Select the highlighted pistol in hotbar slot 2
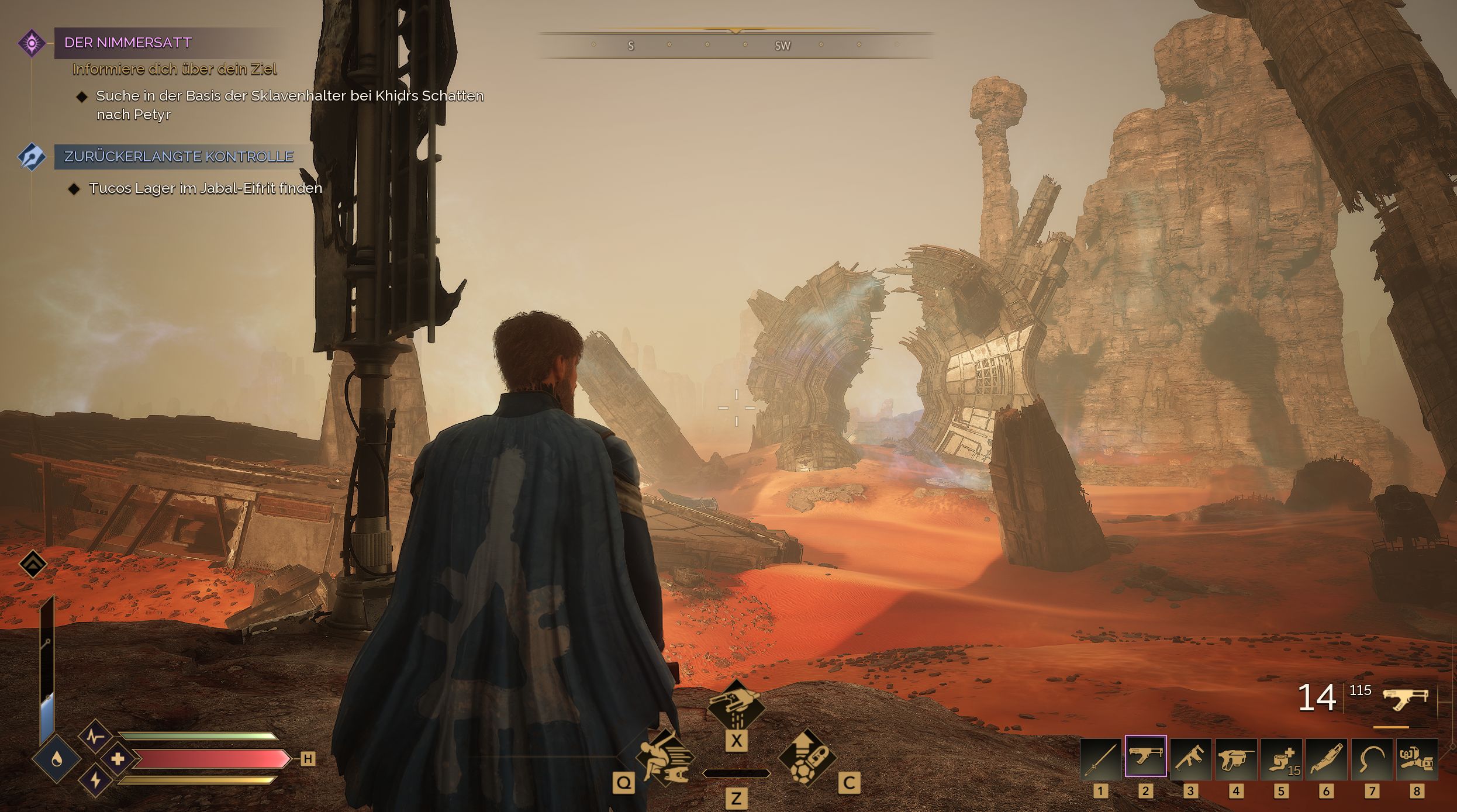The height and width of the screenshot is (812, 1457). pos(1145,757)
